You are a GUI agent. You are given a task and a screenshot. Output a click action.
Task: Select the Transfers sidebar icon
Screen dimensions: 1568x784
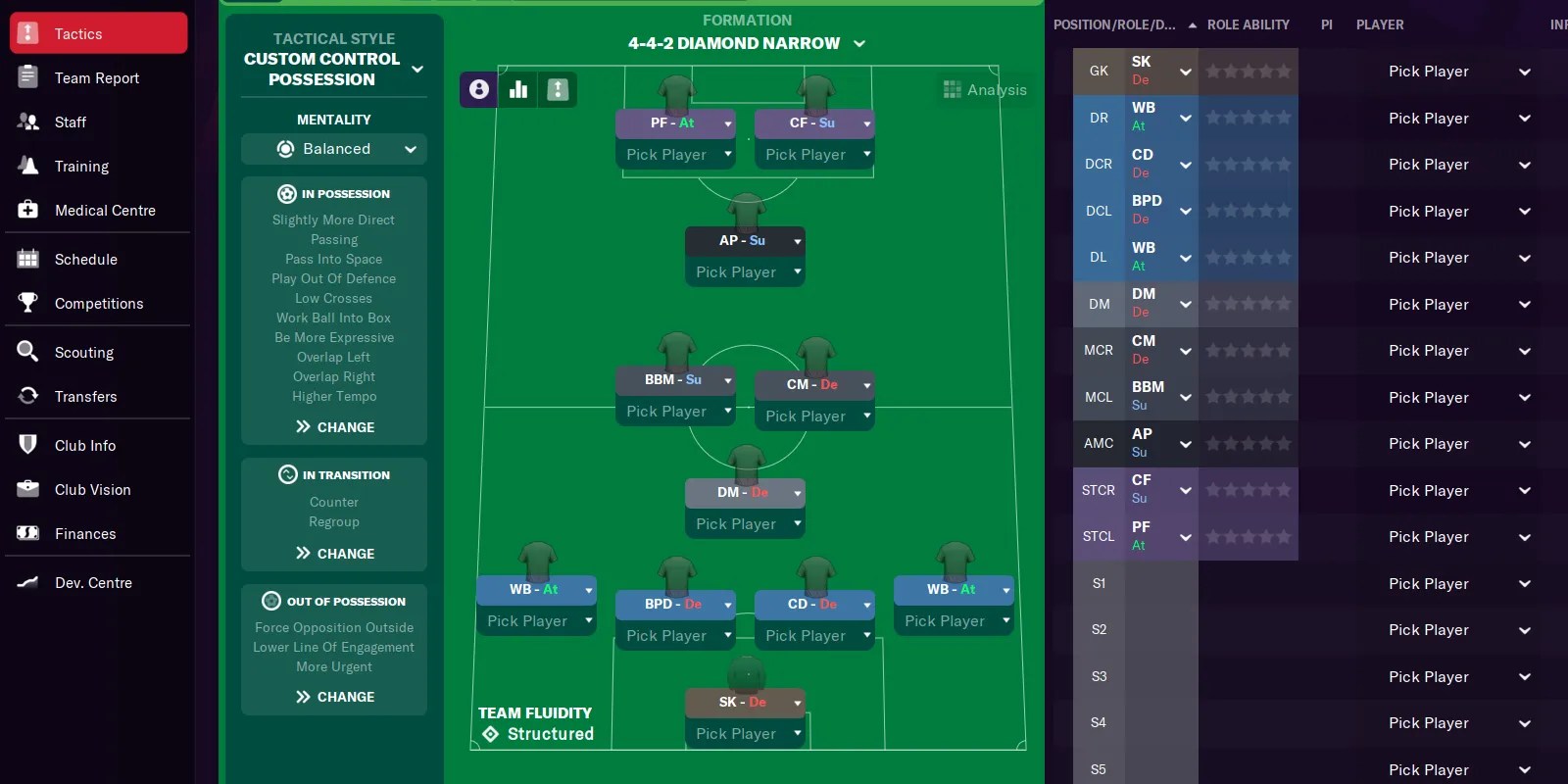(29, 396)
